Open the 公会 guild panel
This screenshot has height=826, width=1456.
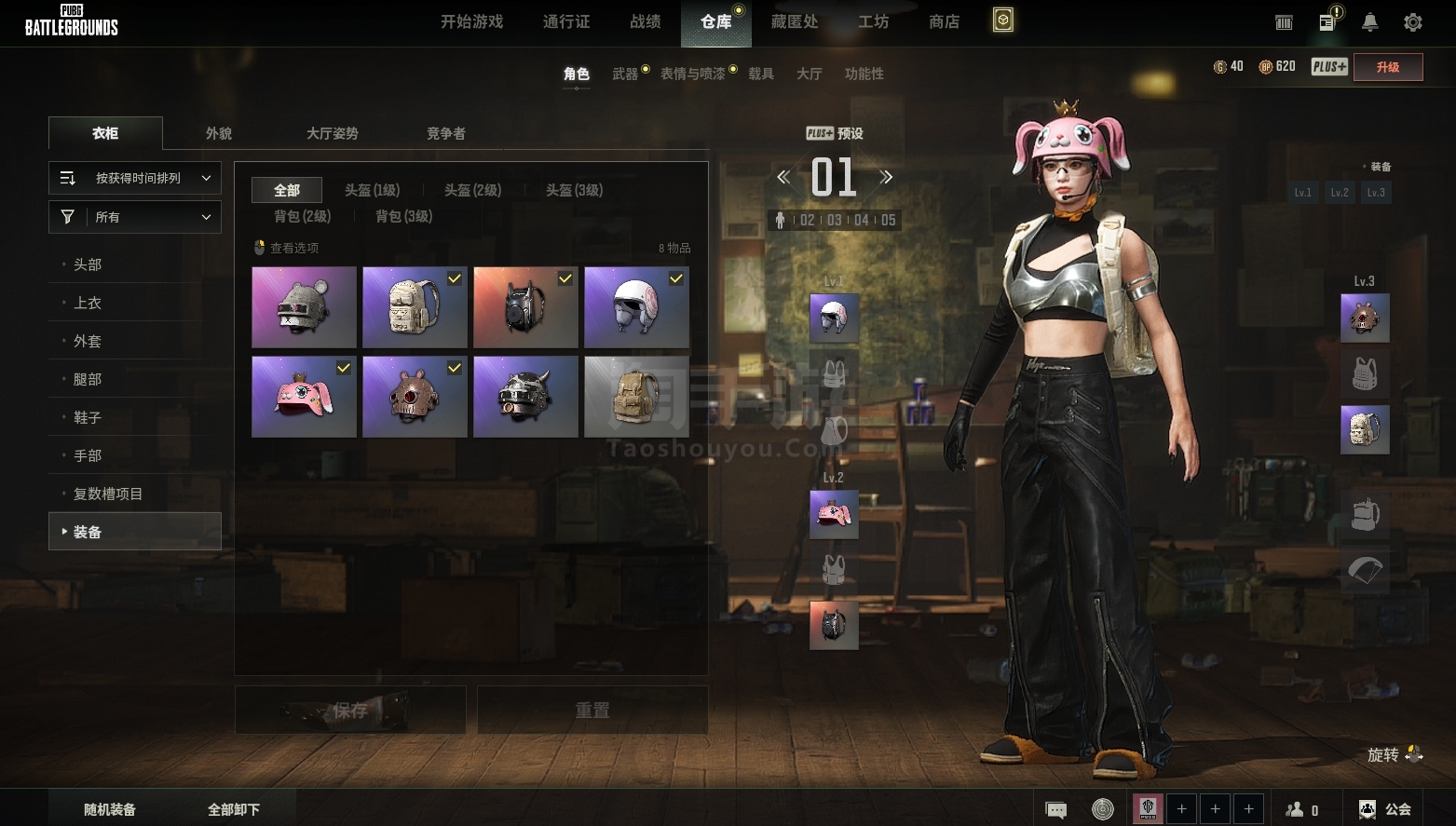pyautogui.click(x=1385, y=809)
